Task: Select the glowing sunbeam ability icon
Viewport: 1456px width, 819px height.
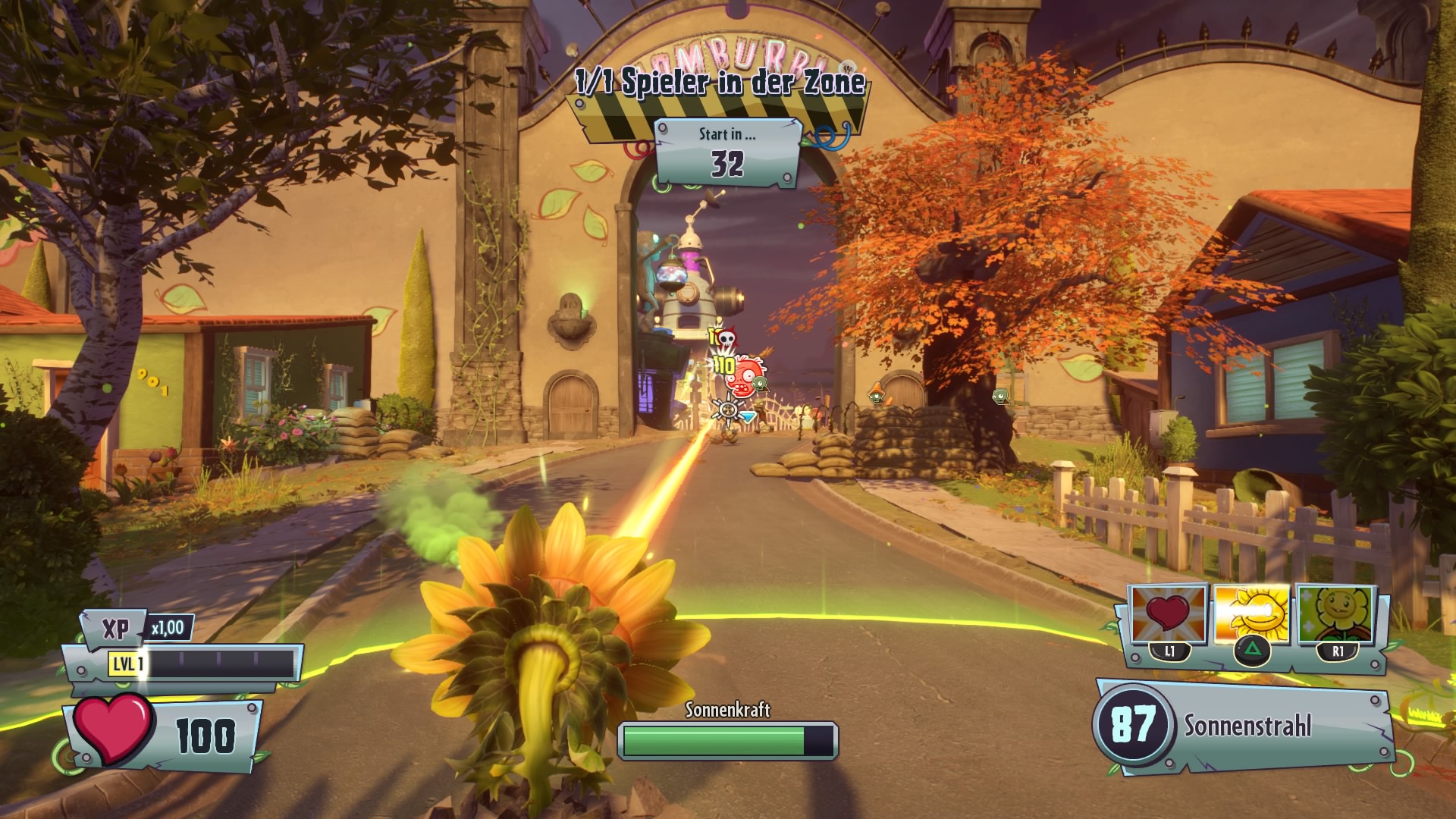Action: point(1251,614)
